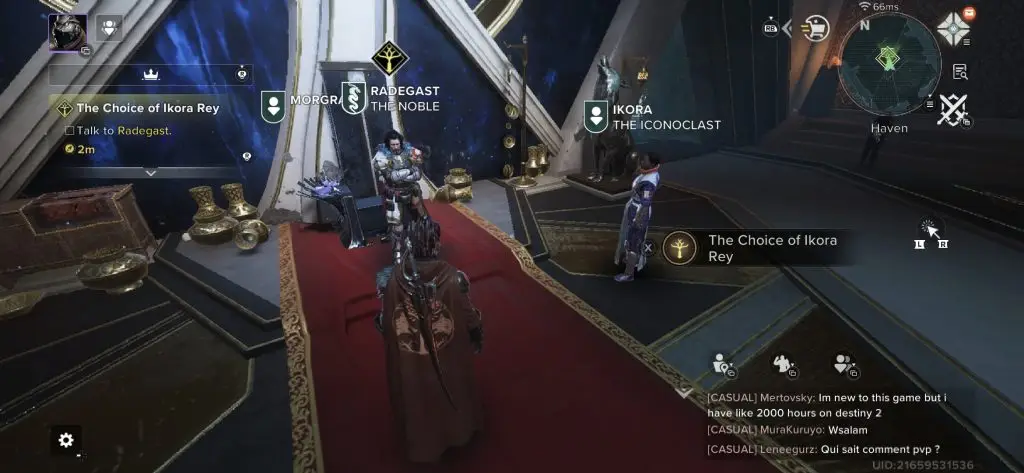Screen dimensions: 1024x473
Task: Open the settings gear
Action: pyautogui.click(x=66, y=440)
